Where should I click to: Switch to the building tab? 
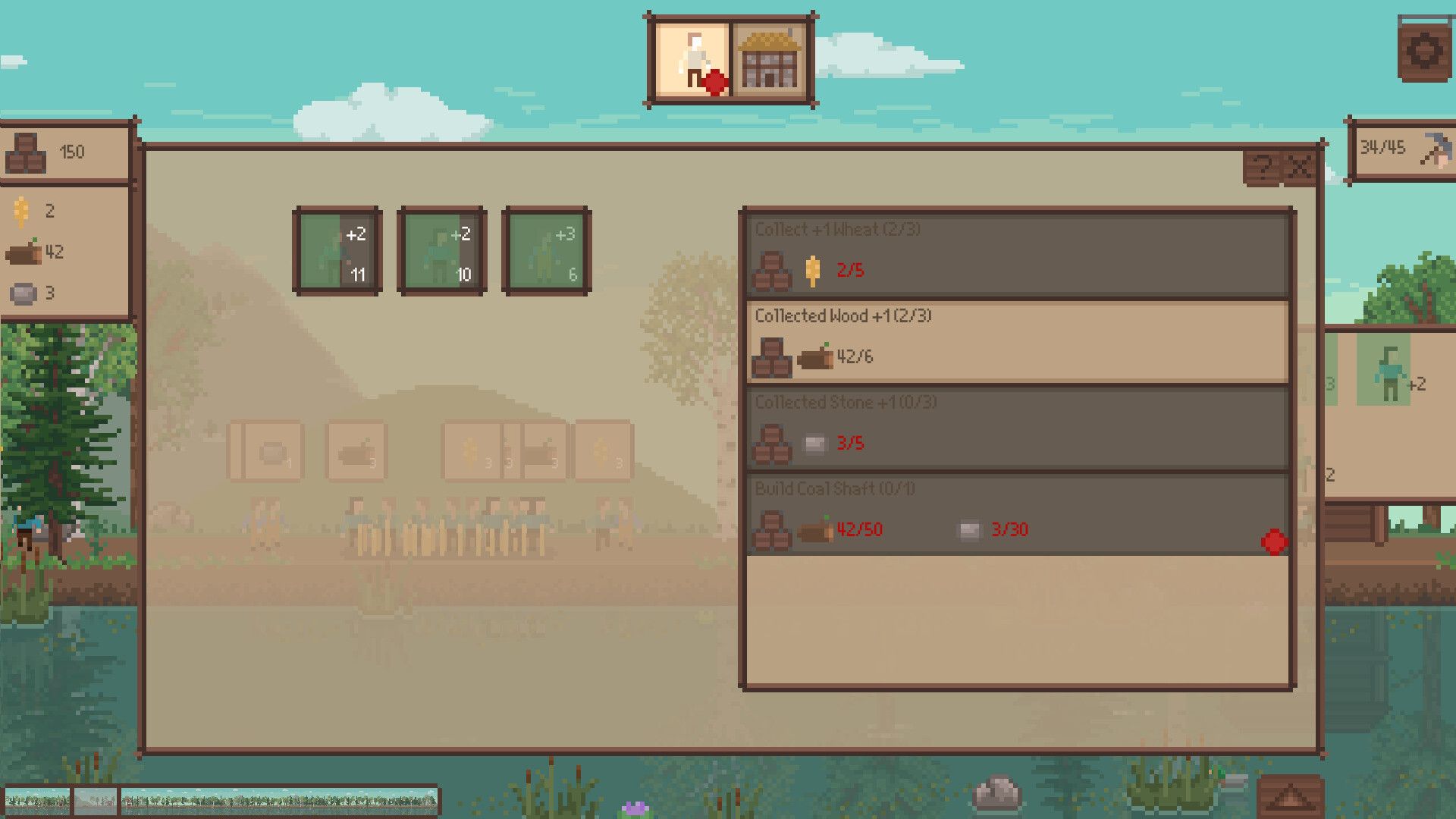(x=769, y=61)
